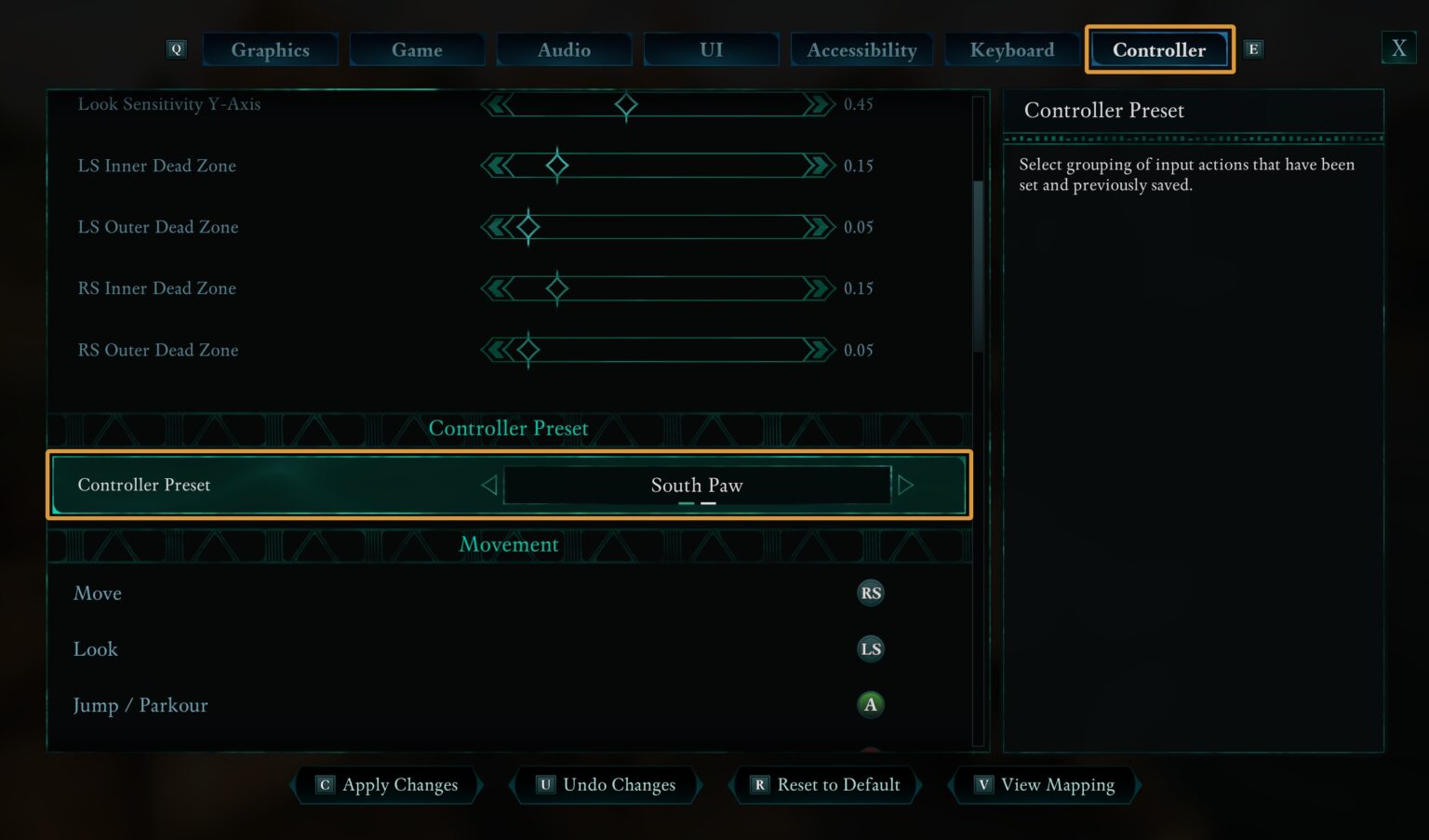
Task: Click right arrow to cycle Controller Preset
Action: tap(906, 485)
